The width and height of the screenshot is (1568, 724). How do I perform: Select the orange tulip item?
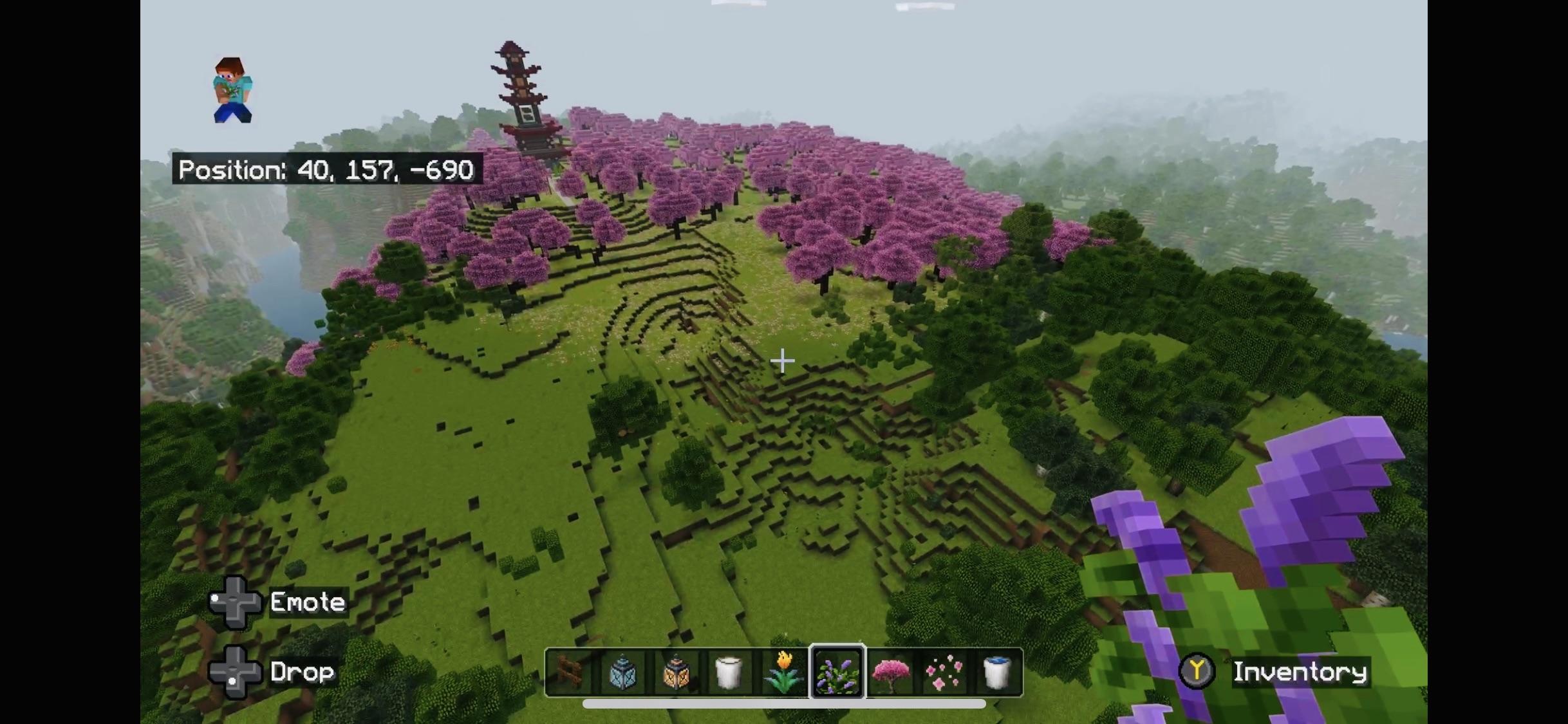pyautogui.click(x=783, y=672)
